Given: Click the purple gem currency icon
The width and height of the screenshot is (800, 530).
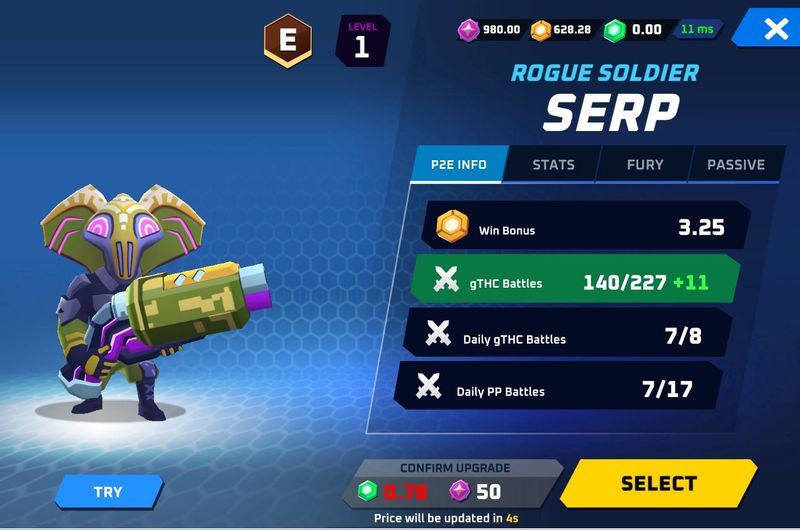Looking at the screenshot, I should [468, 29].
